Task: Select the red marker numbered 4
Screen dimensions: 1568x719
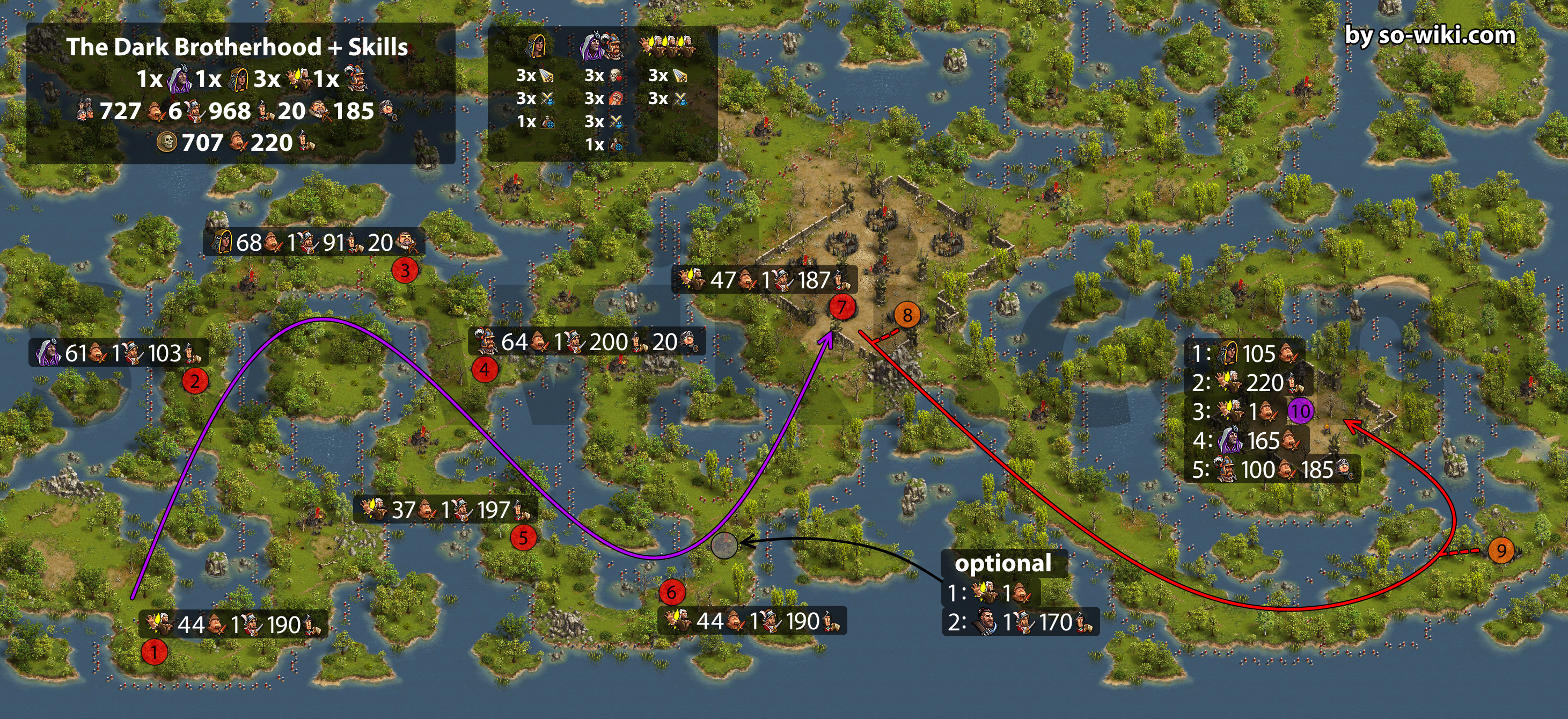Action: 485,369
